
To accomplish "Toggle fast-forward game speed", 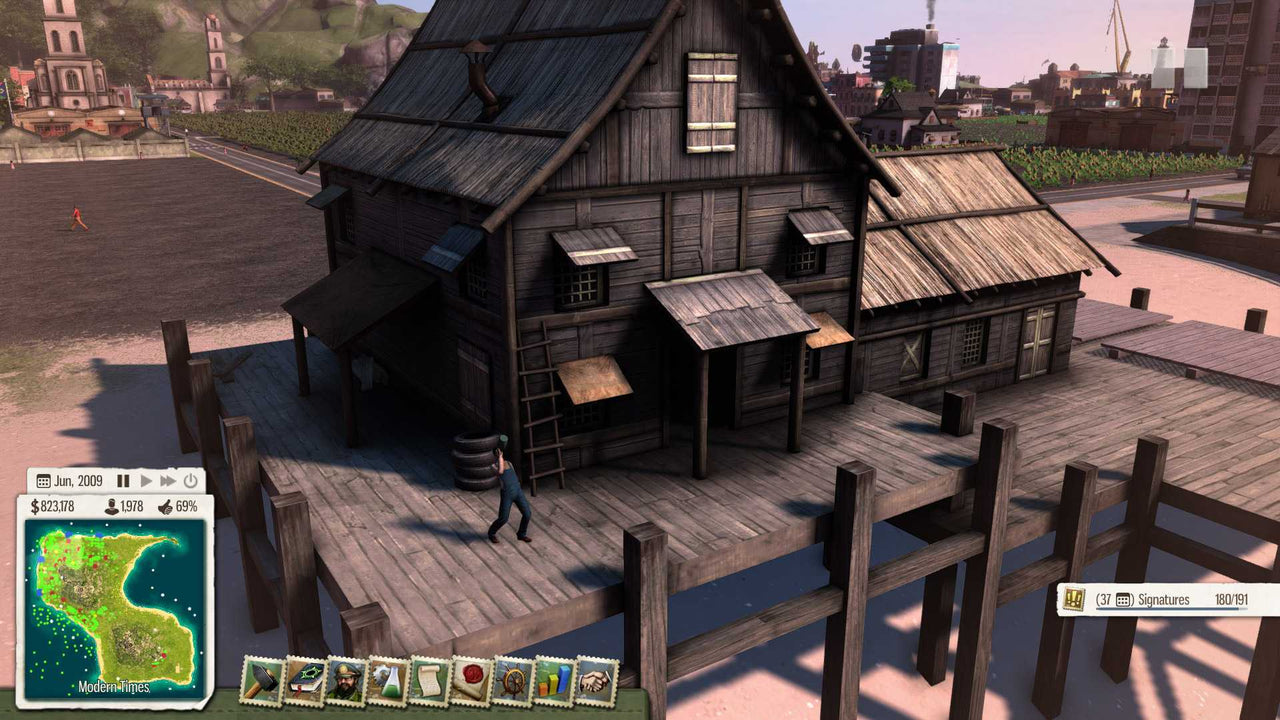I will [x=167, y=481].
